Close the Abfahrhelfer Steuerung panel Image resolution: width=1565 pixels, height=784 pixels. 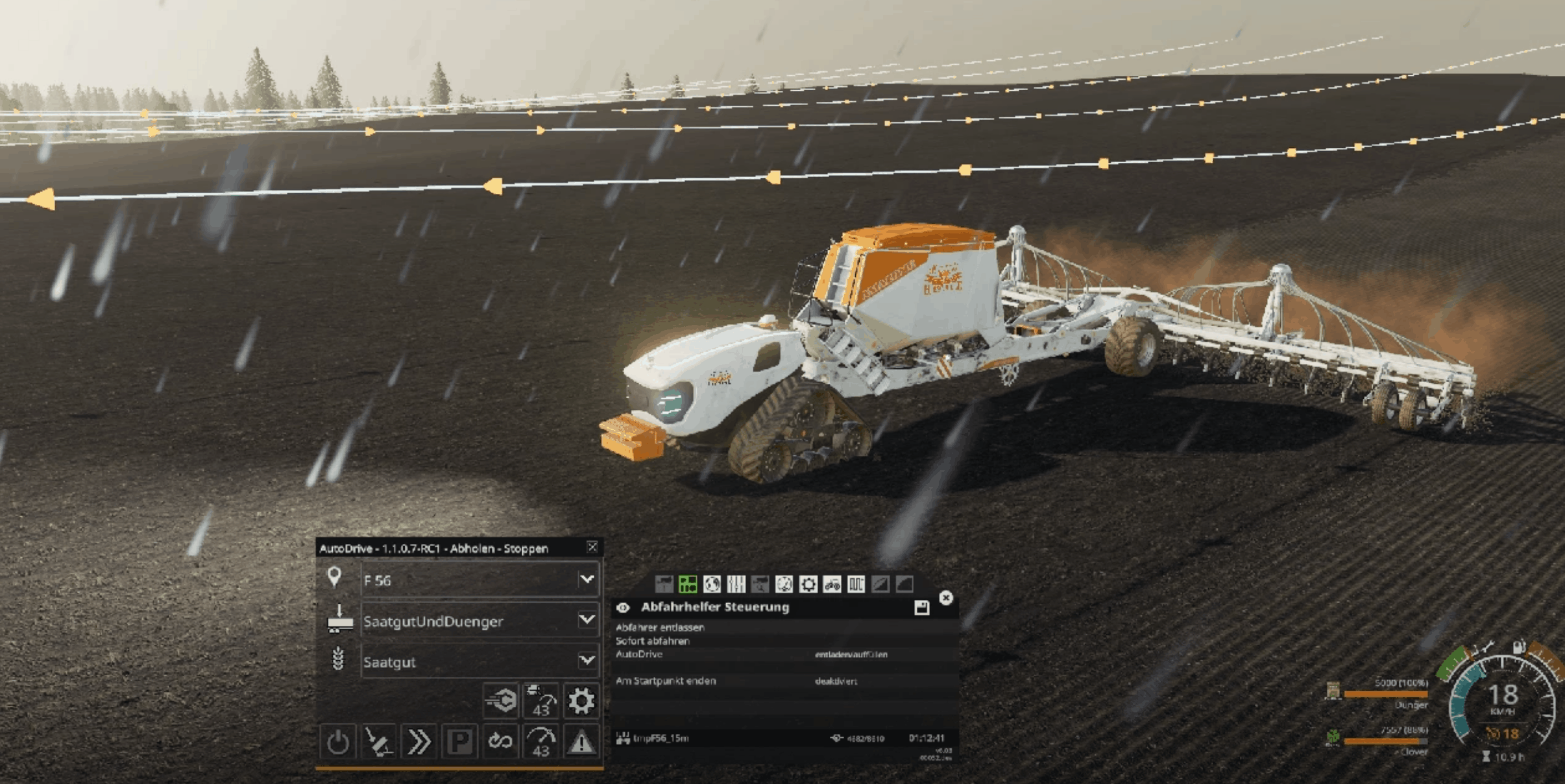pyautogui.click(x=946, y=597)
